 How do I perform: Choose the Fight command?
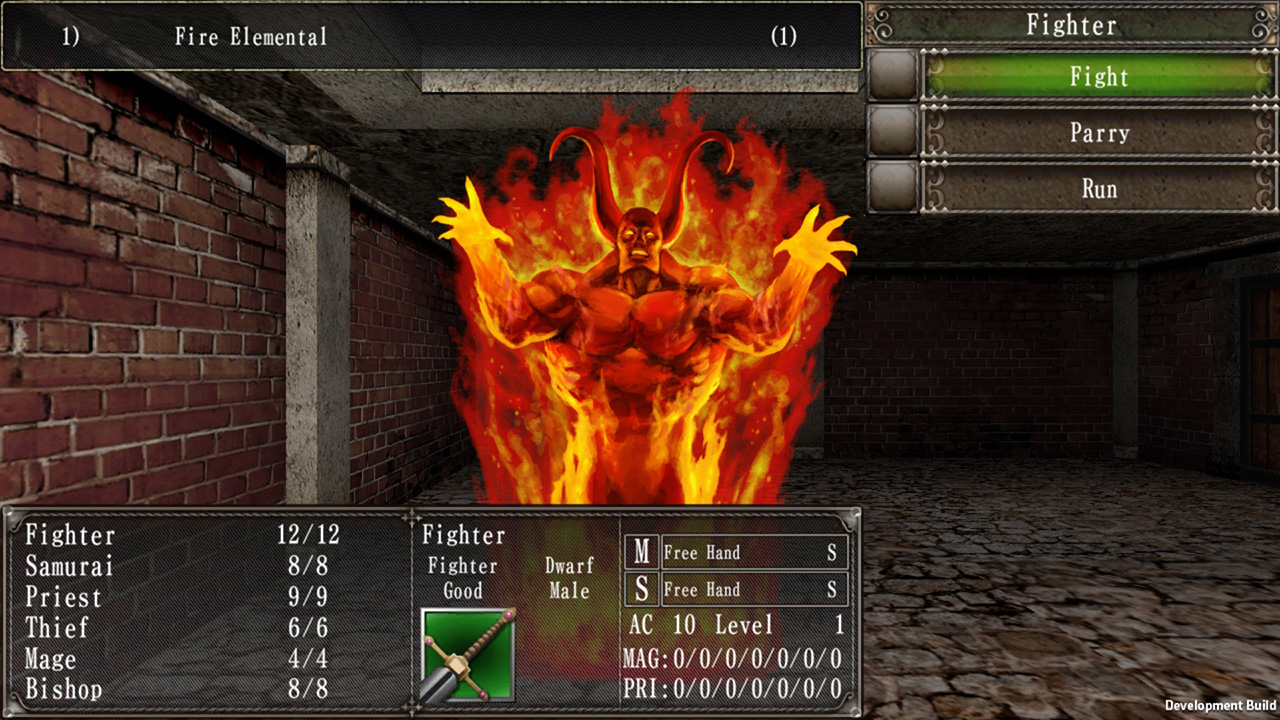click(x=1098, y=77)
